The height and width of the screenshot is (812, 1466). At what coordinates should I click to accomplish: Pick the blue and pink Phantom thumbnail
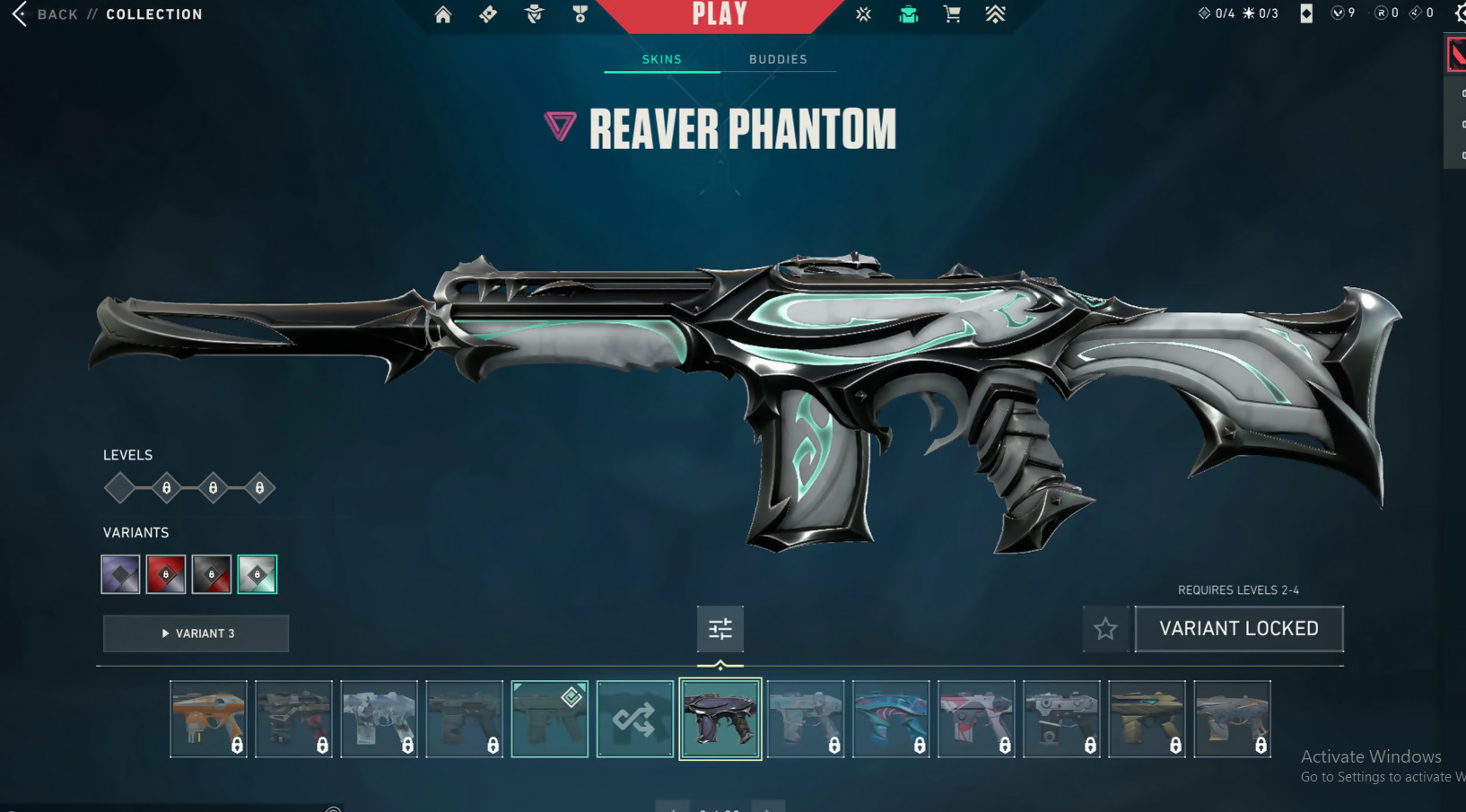[x=891, y=719]
